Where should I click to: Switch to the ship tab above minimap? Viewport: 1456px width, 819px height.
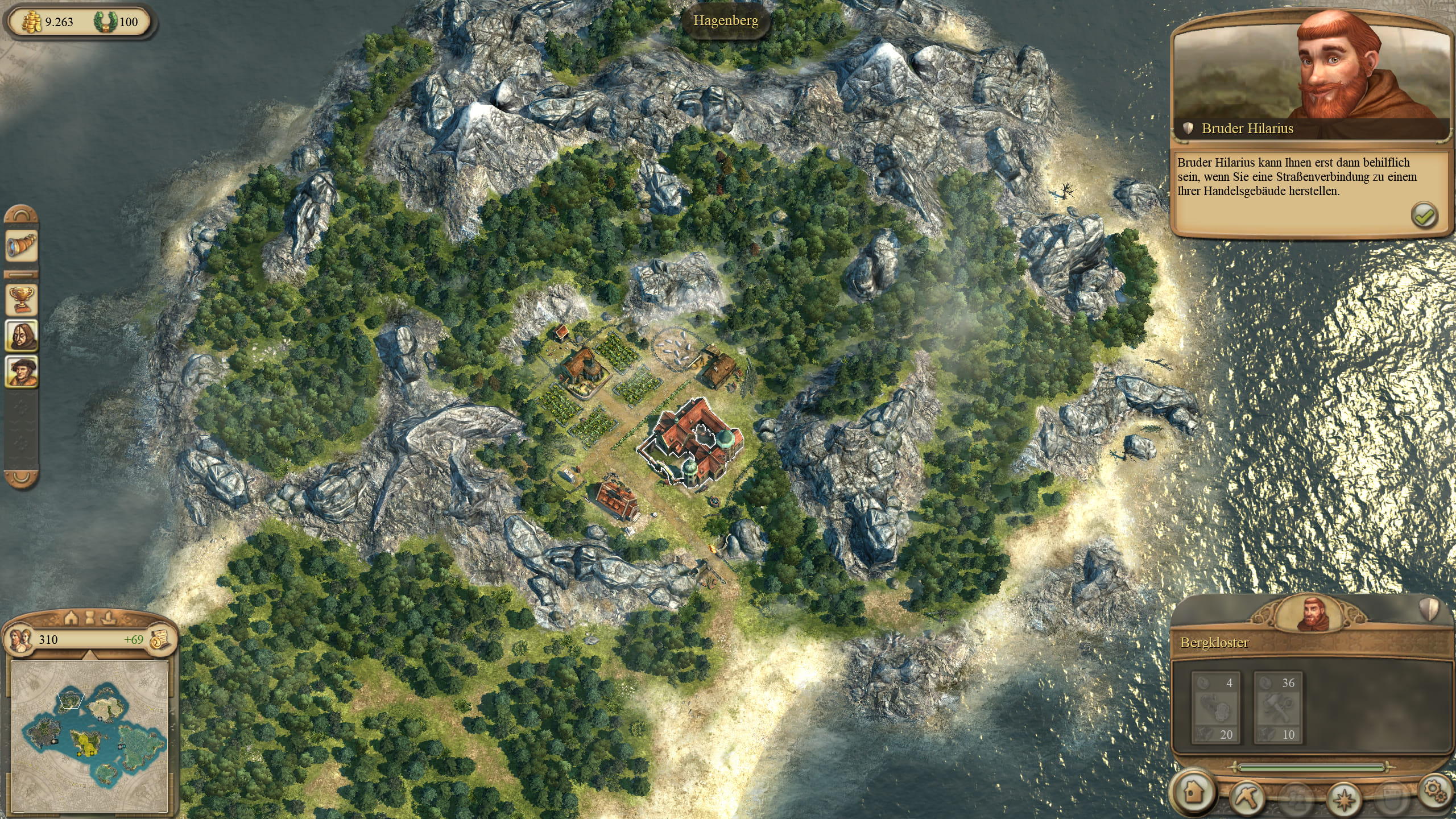[x=108, y=617]
